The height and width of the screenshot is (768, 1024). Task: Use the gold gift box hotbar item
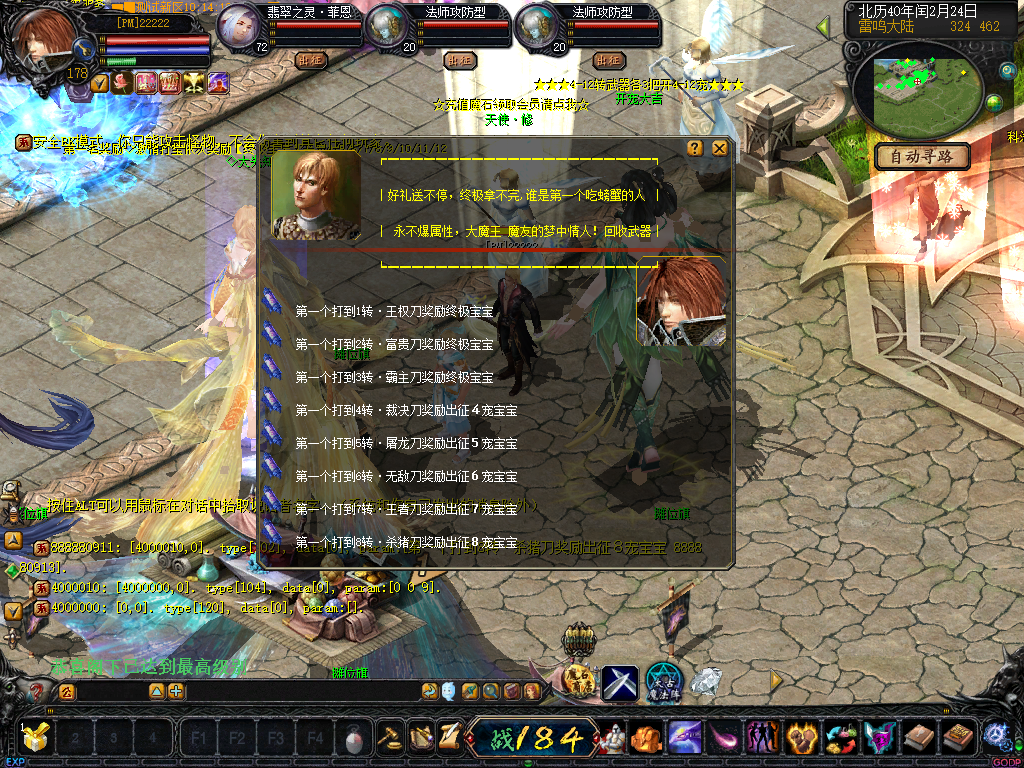(36, 740)
